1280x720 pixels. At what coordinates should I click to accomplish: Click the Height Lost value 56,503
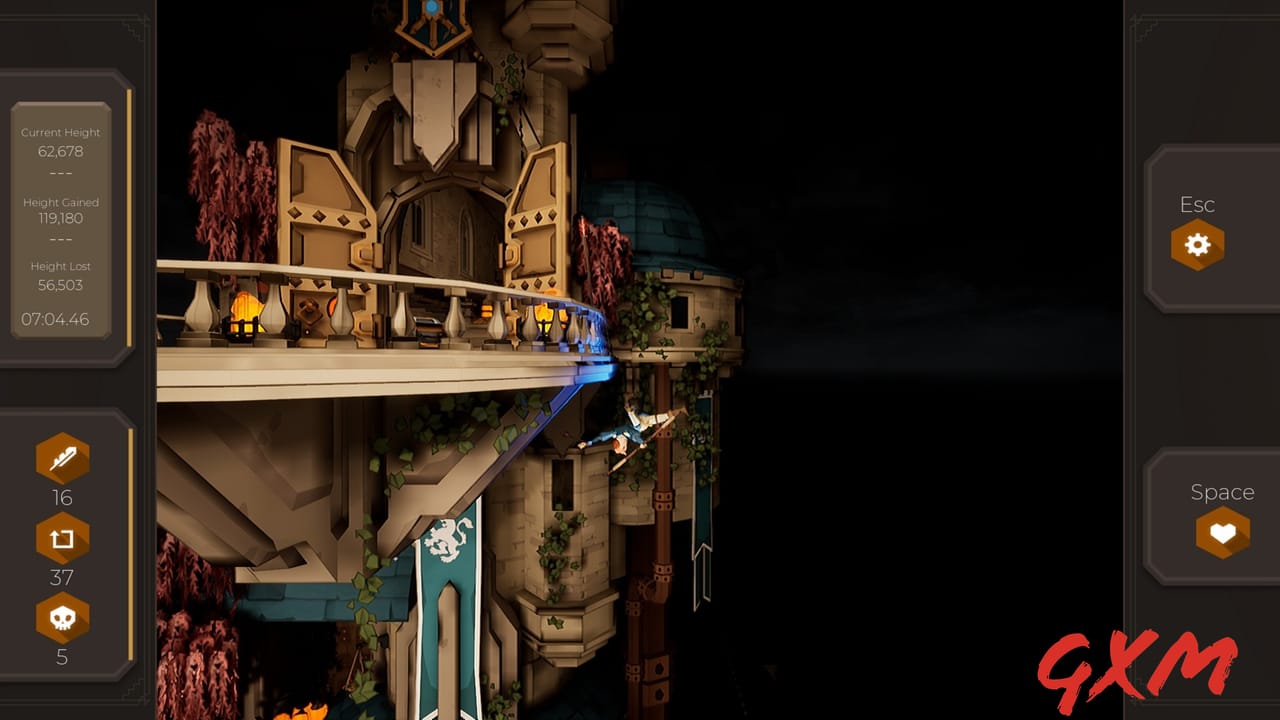(x=61, y=285)
